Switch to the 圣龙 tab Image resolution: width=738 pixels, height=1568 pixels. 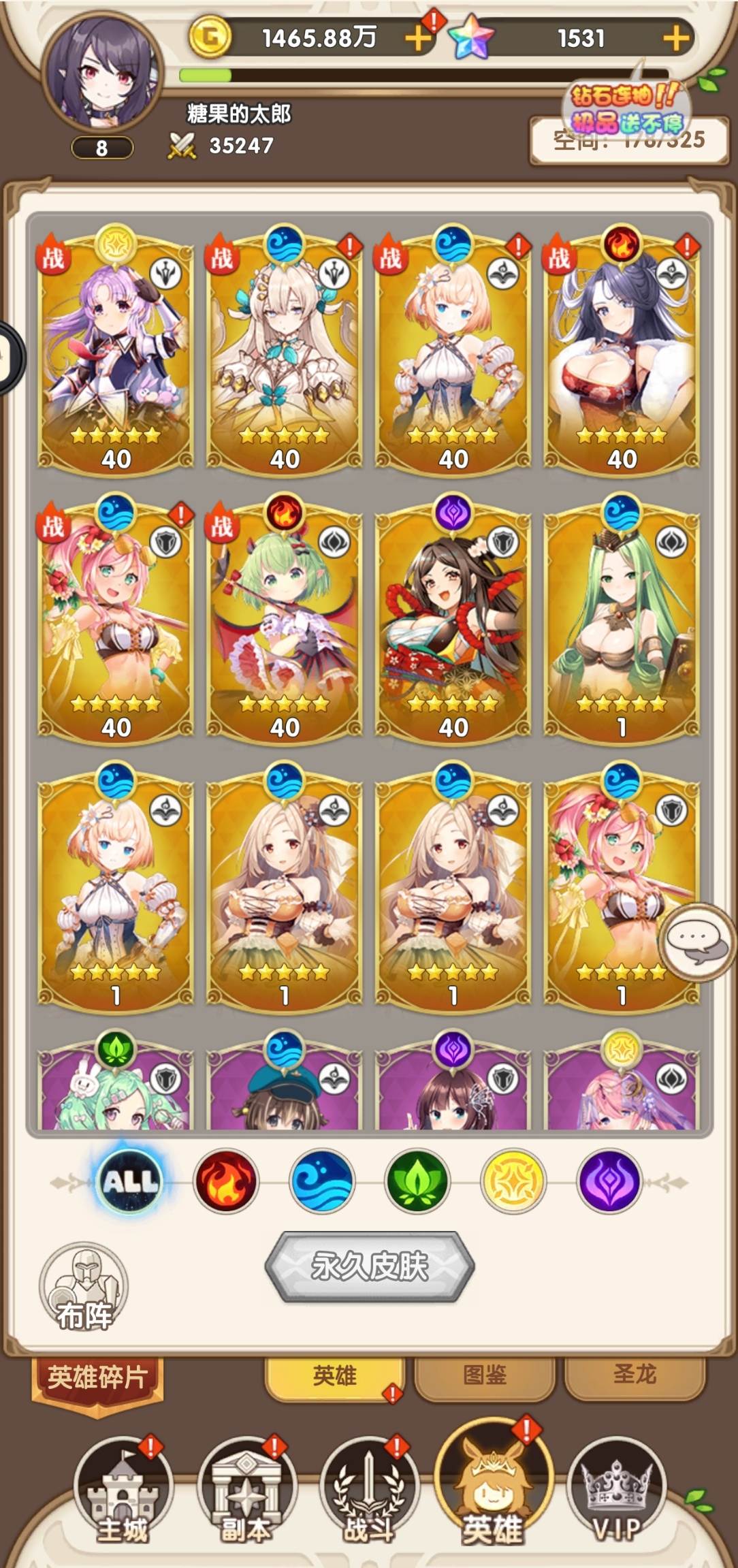635,1374
